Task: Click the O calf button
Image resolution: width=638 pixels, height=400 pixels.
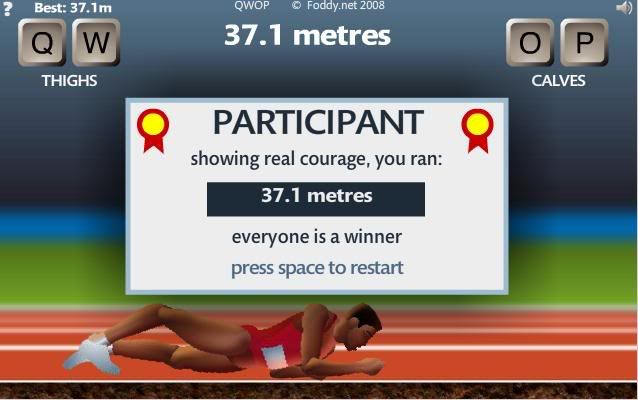Action: pyautogui.click(x=531, y=43)
